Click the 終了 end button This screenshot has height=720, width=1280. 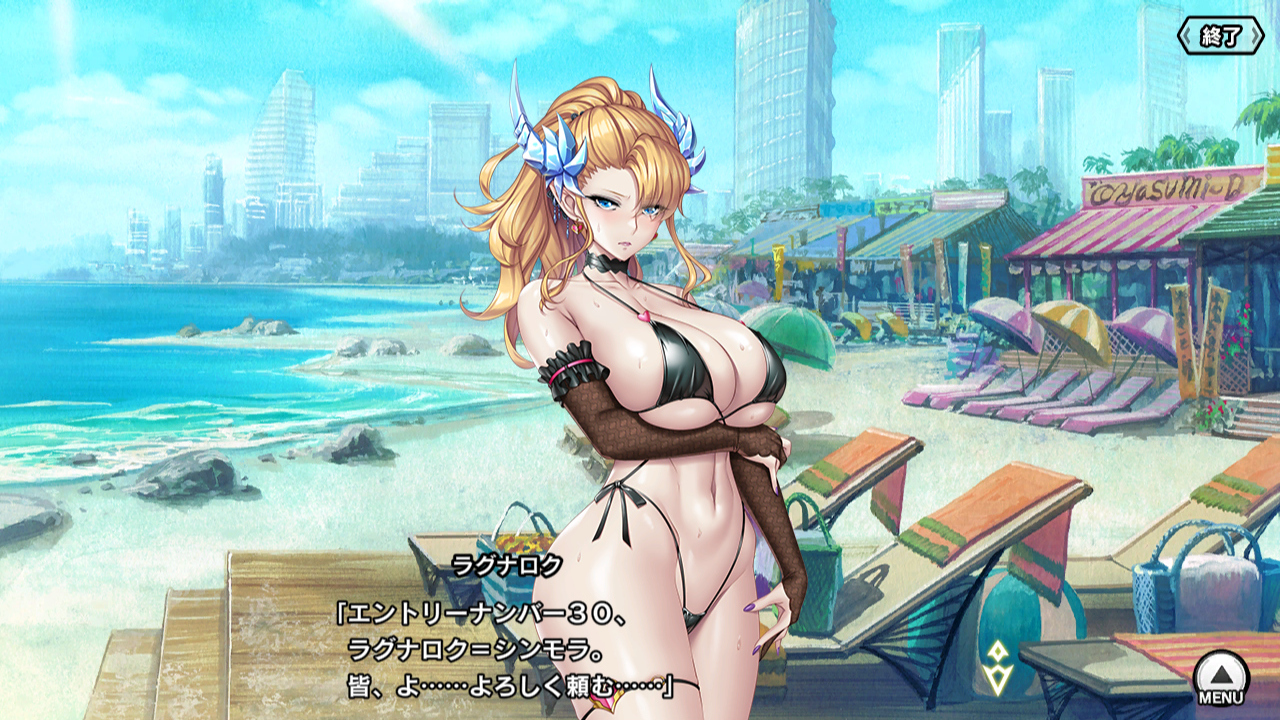1220,37
